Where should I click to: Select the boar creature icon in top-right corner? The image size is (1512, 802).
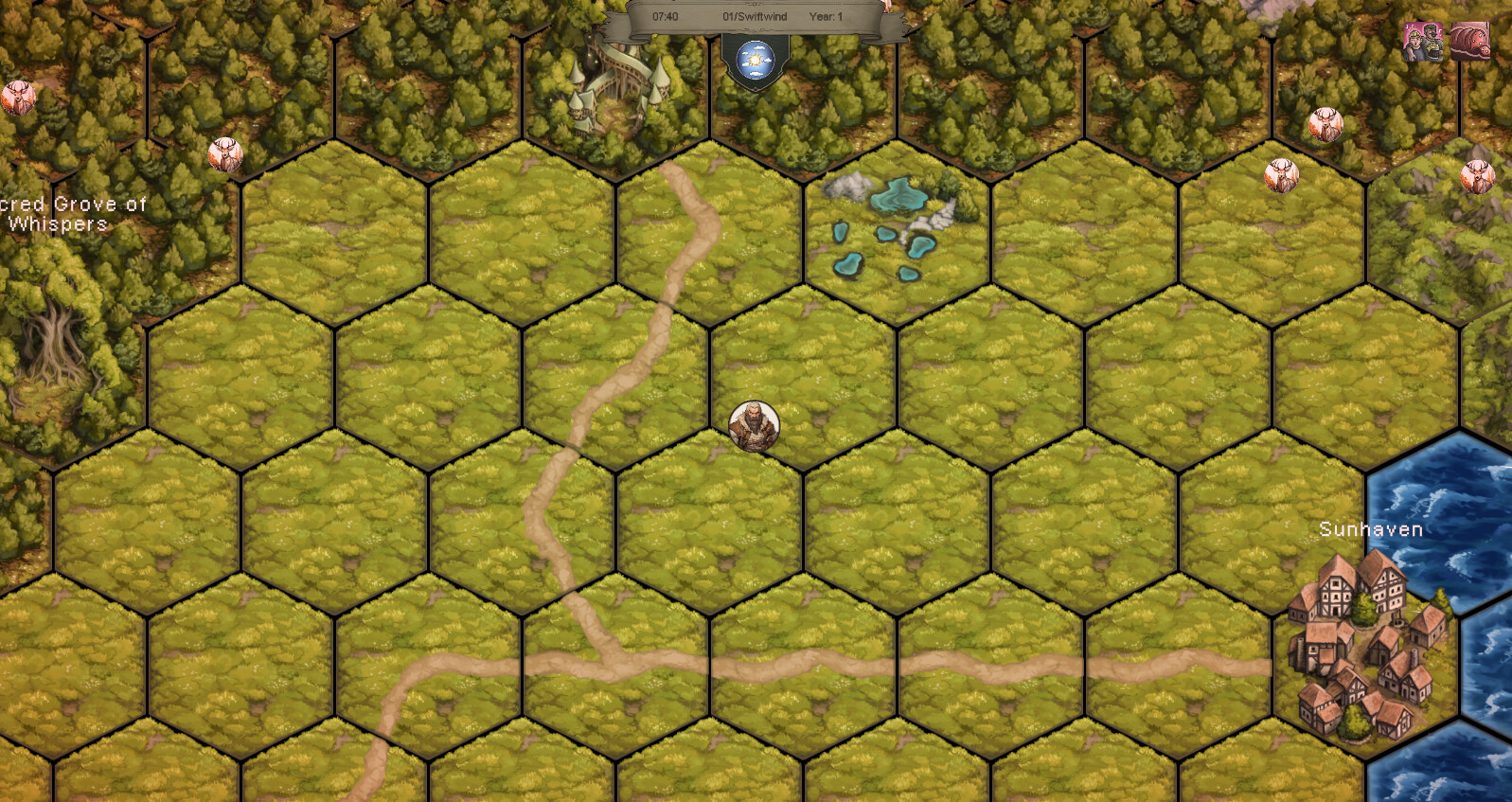point(1469,42)
